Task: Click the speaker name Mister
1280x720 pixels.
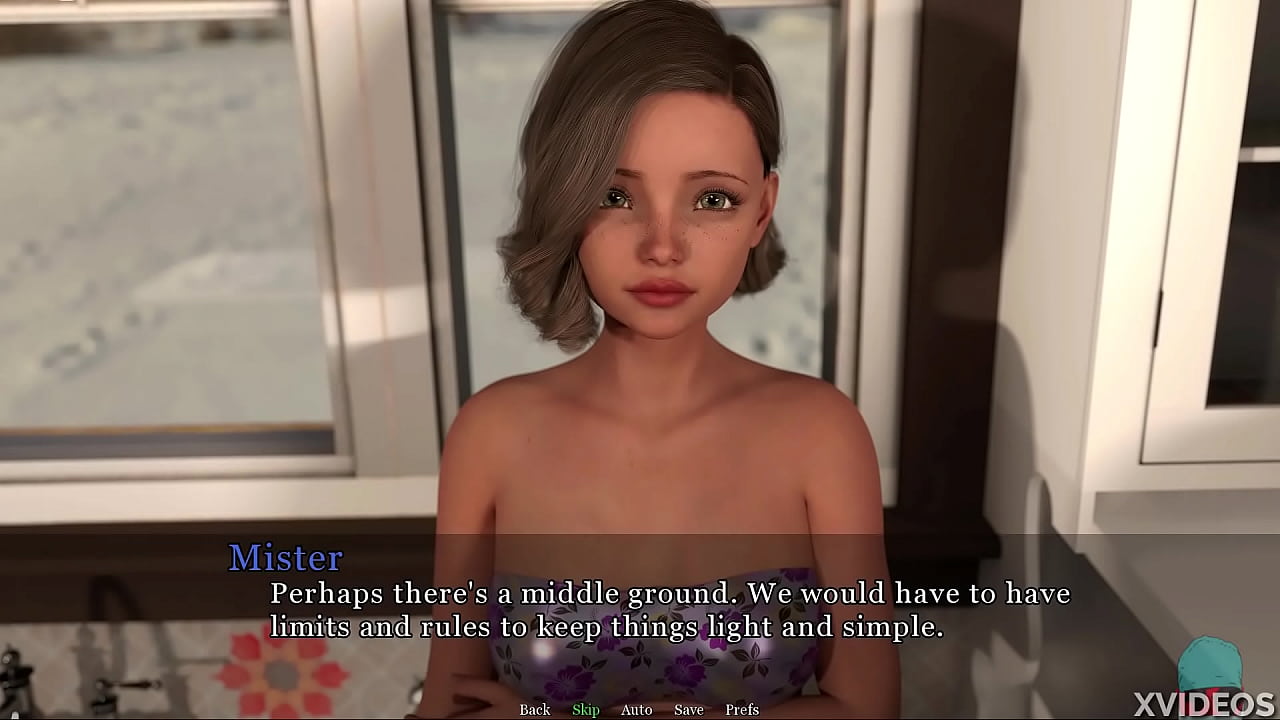Action: pyautogui.click(x=286, y=558)
